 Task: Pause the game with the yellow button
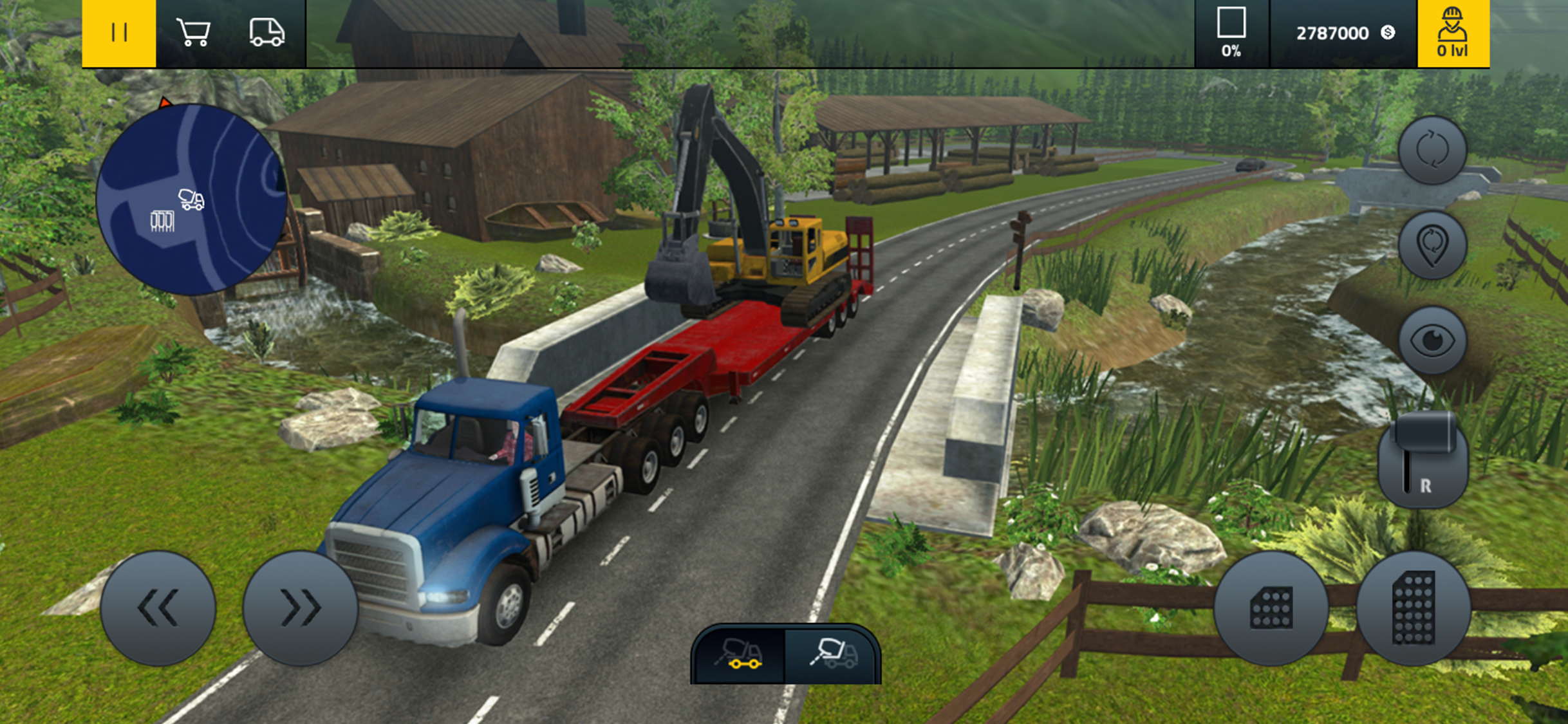tap(119, 33)
